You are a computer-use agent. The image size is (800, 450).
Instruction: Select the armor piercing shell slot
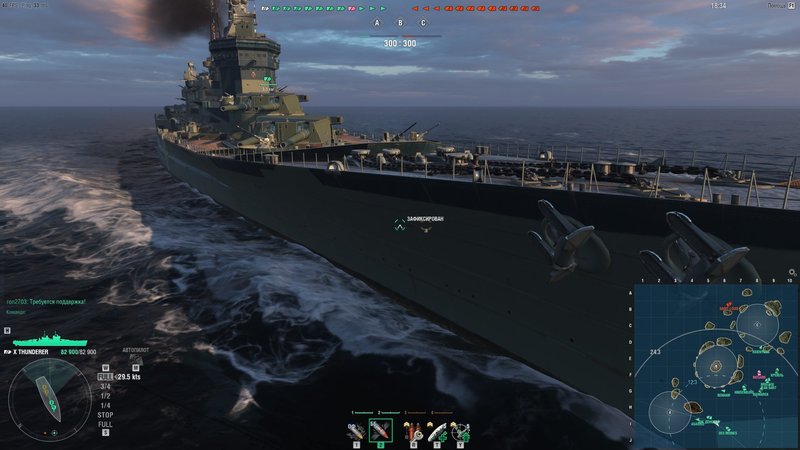point(380,431)
